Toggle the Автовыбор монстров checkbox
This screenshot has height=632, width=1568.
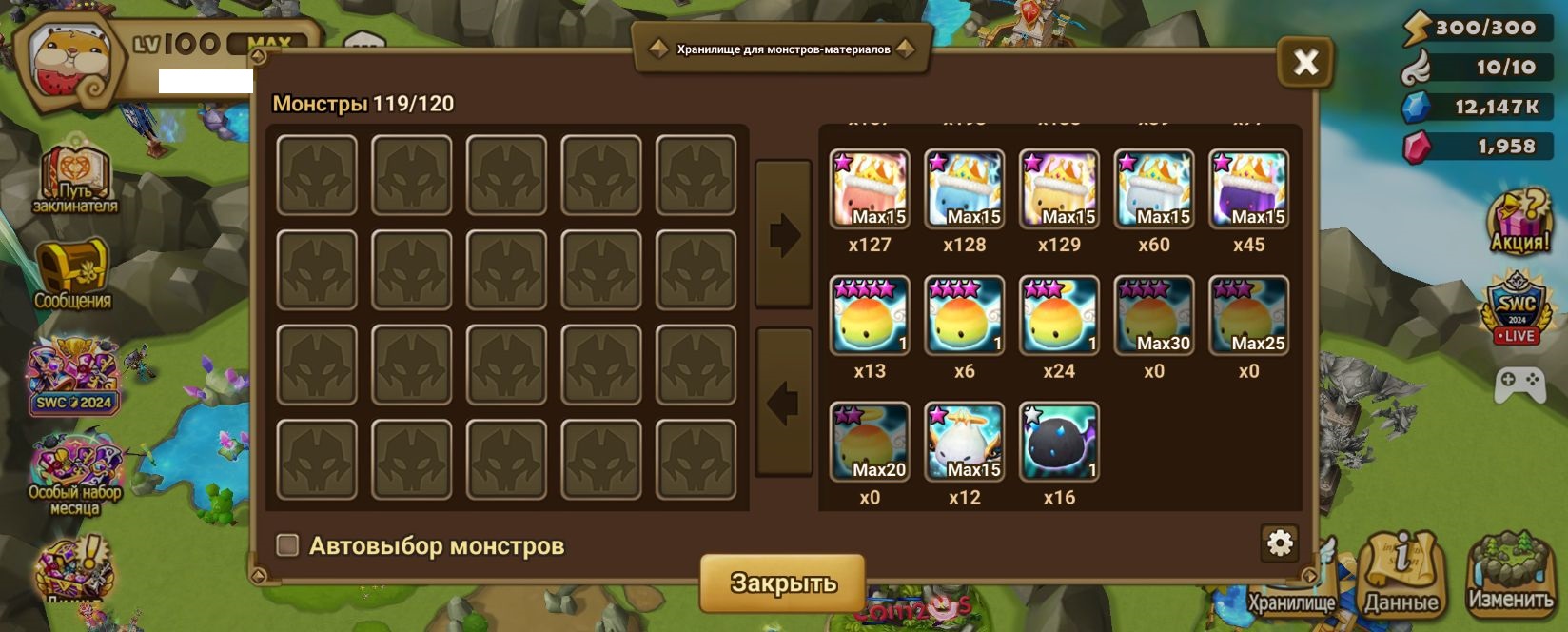(x=287, y=545)
